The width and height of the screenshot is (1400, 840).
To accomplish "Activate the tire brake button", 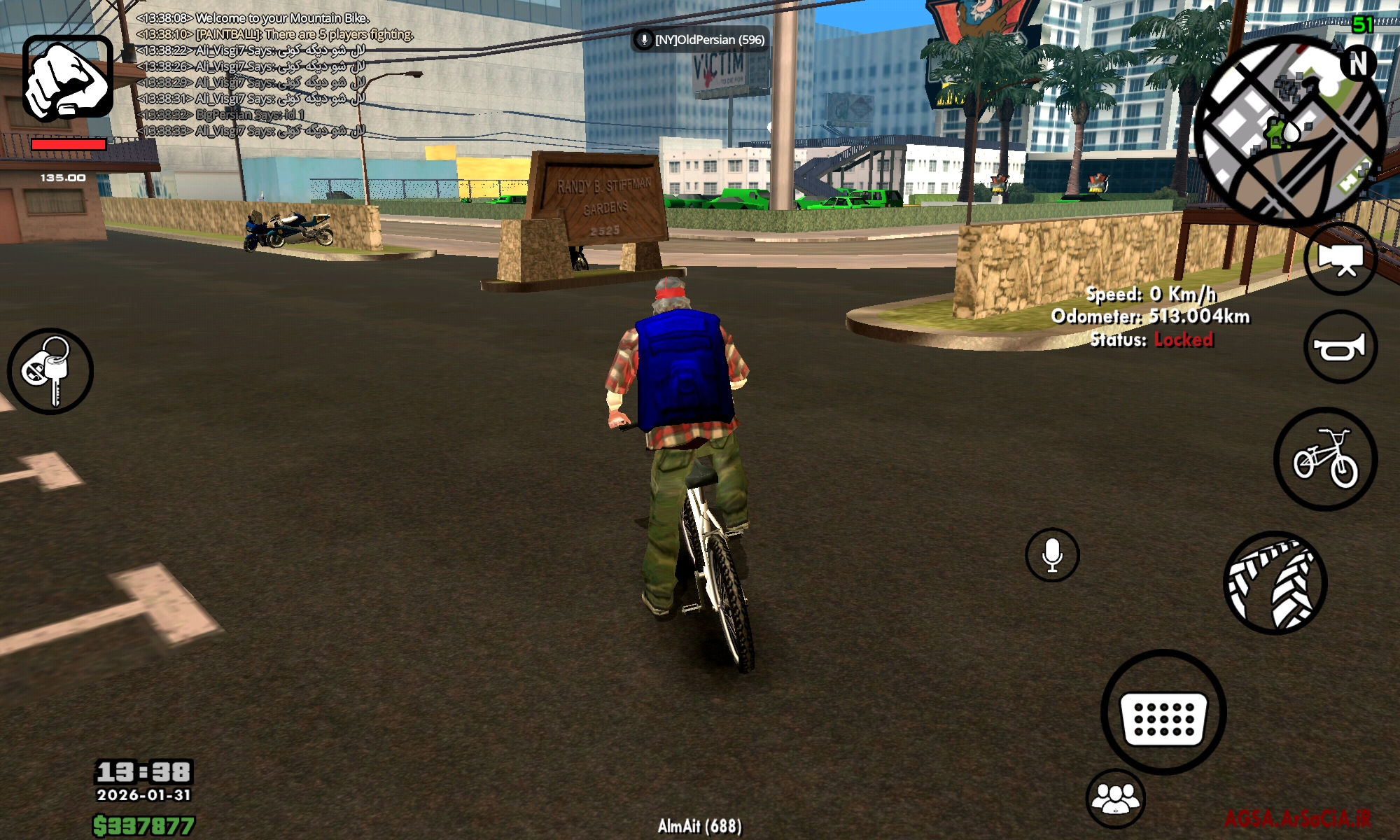I will pos(1275,583).
